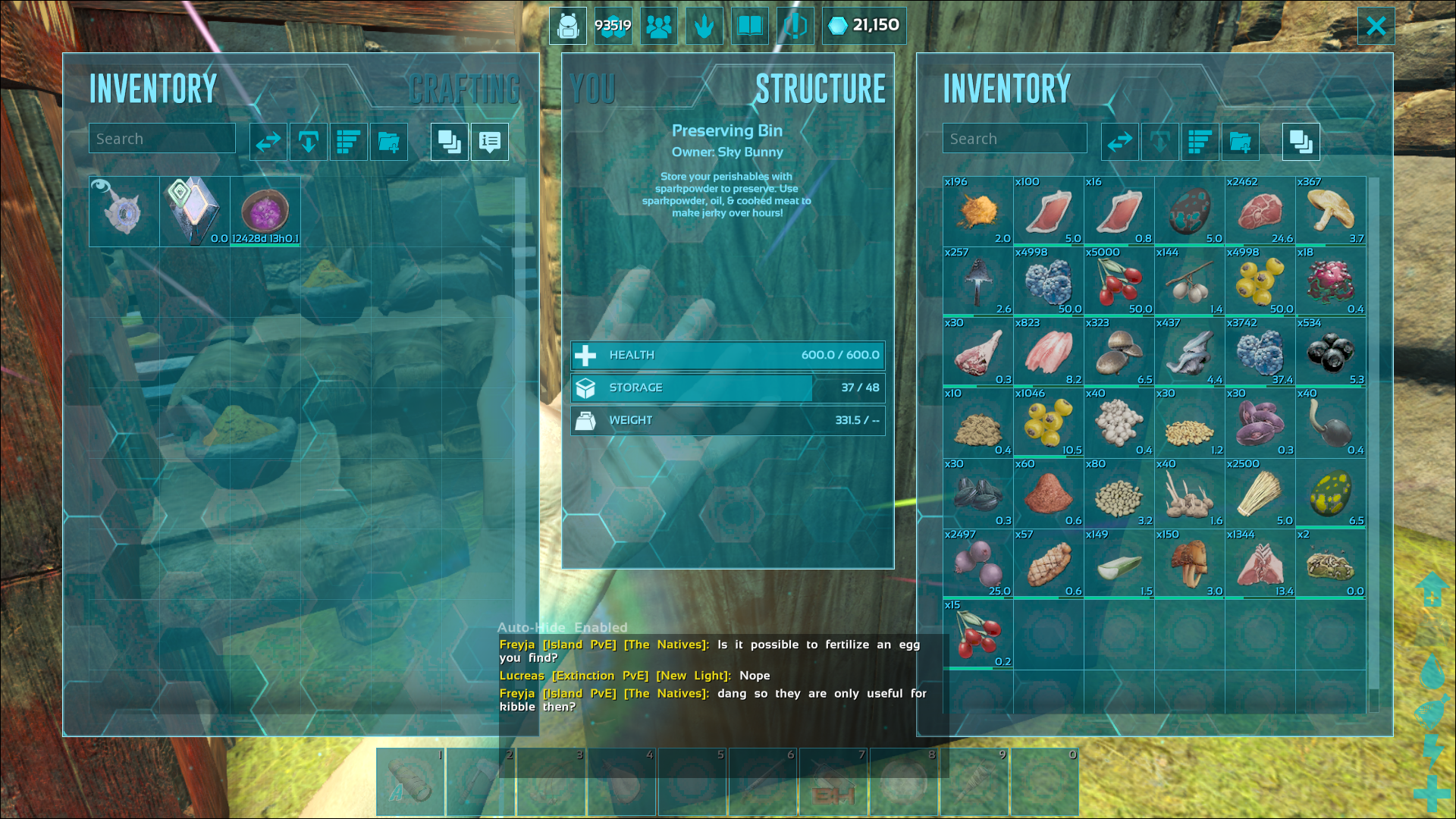The image size is (1456, 819).
Task: Open the survivor backpack icon in top bar
Action: point(568,27)
